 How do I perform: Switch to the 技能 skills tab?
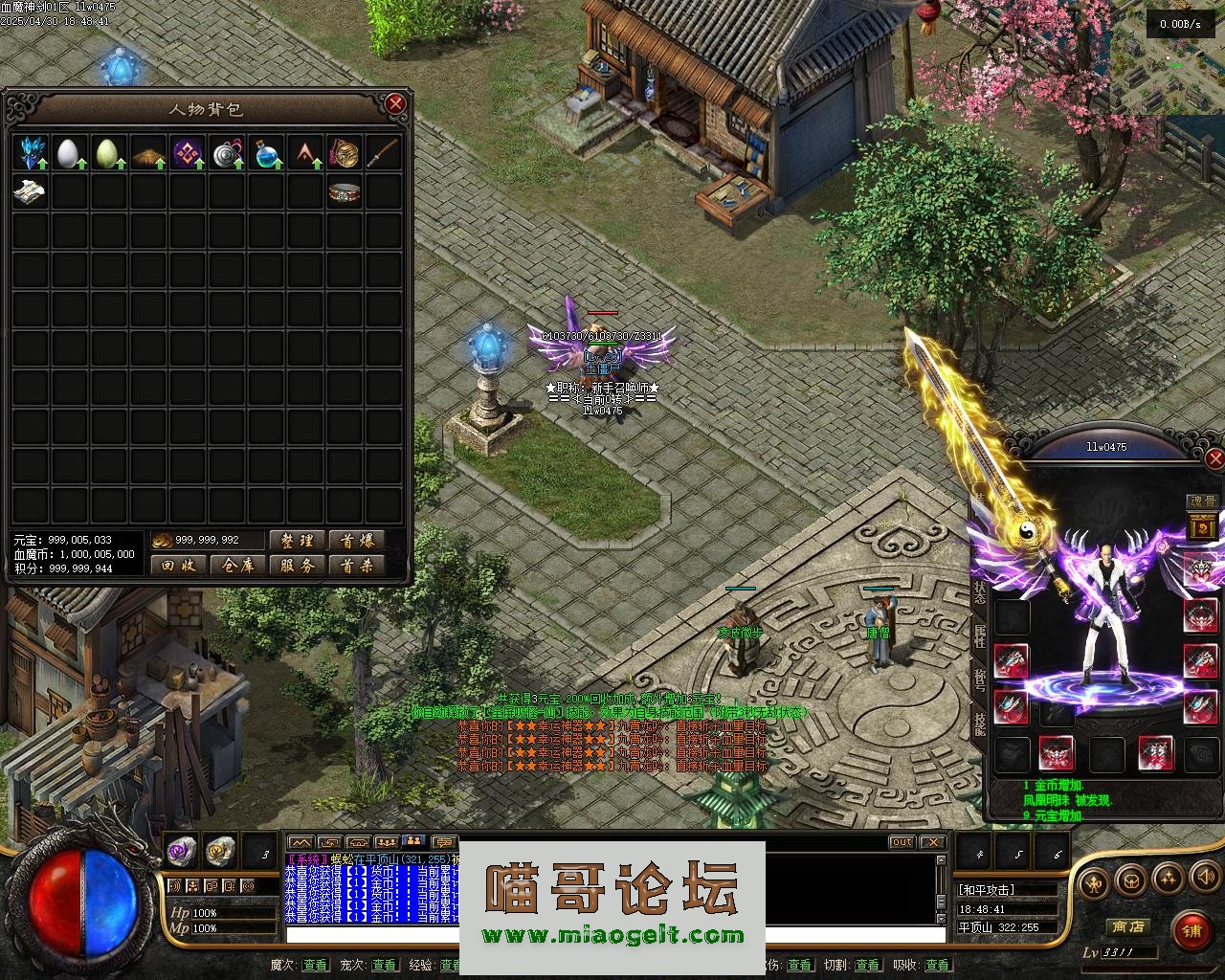(980, 724)
